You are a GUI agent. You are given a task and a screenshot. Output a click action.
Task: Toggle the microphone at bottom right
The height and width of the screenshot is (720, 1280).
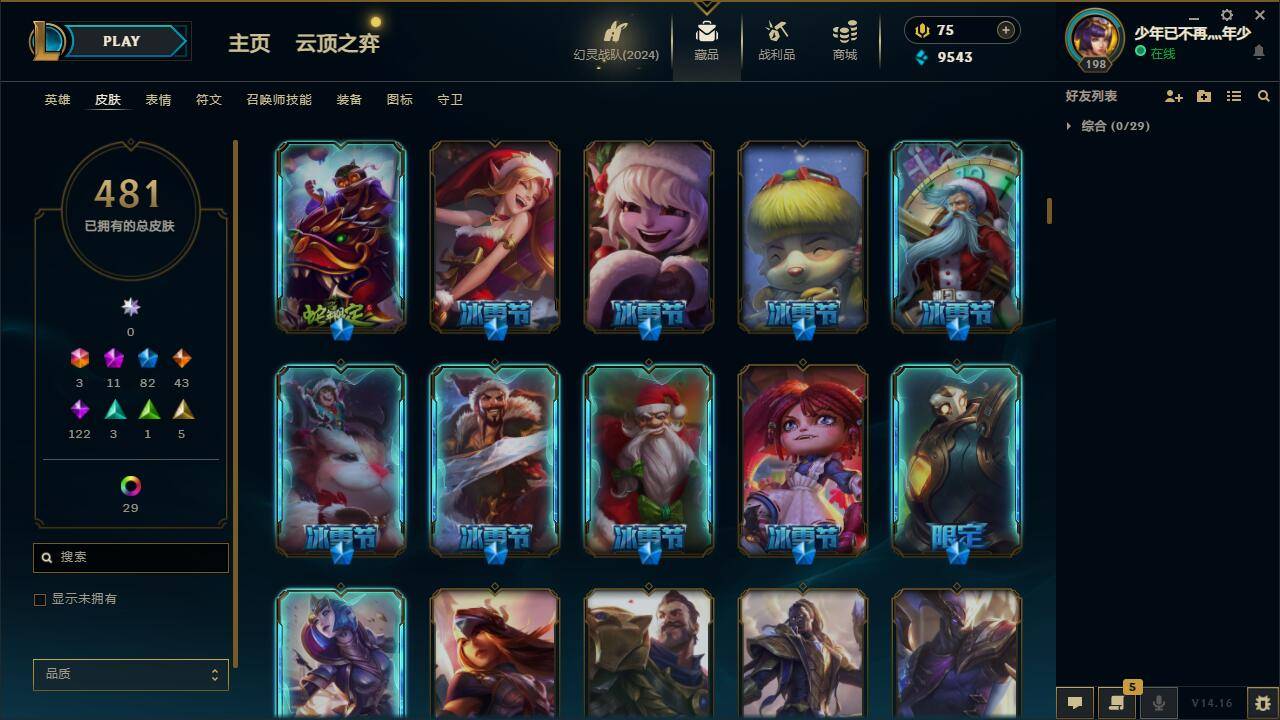click(x=1159, y=703)
